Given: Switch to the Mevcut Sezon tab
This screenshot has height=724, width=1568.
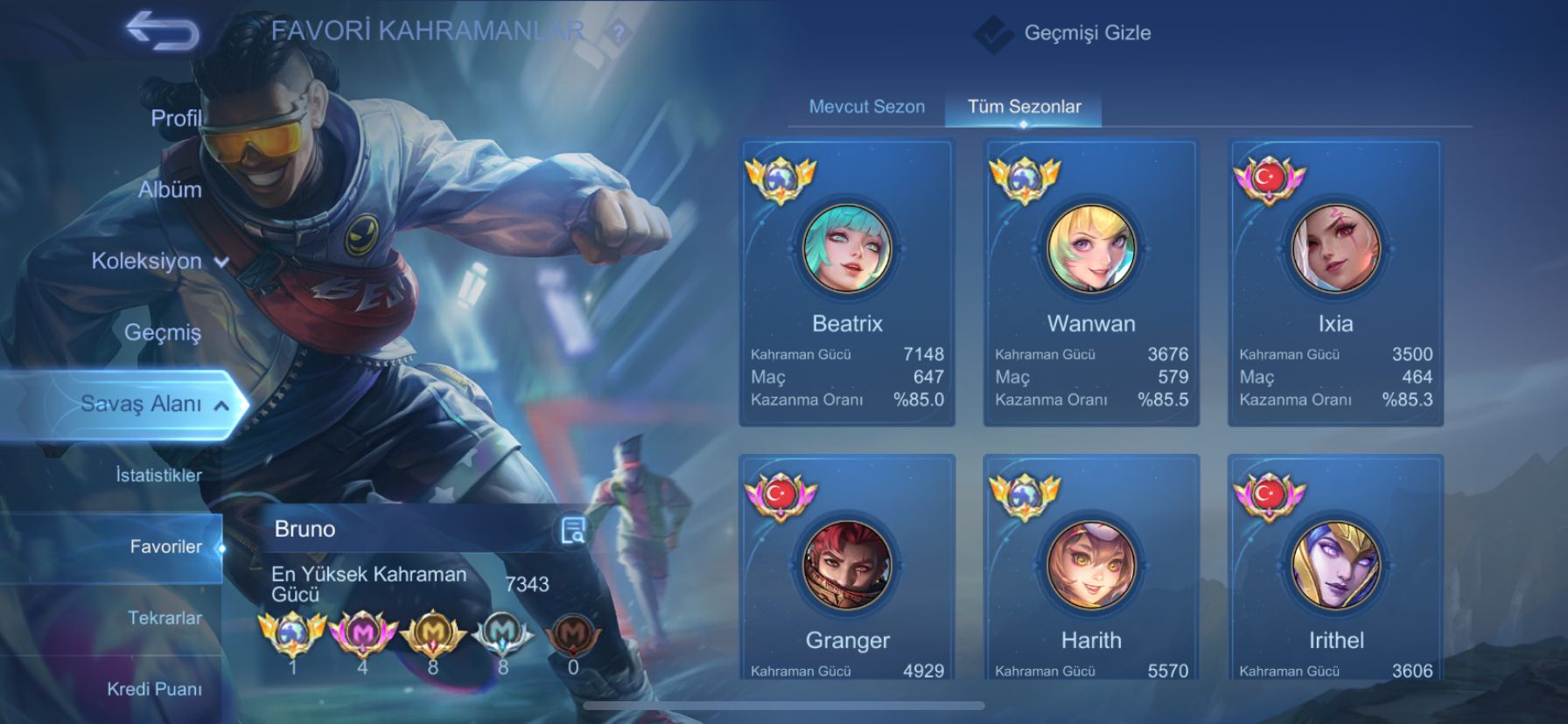Looking at the screenshot, I should (866, 107).
